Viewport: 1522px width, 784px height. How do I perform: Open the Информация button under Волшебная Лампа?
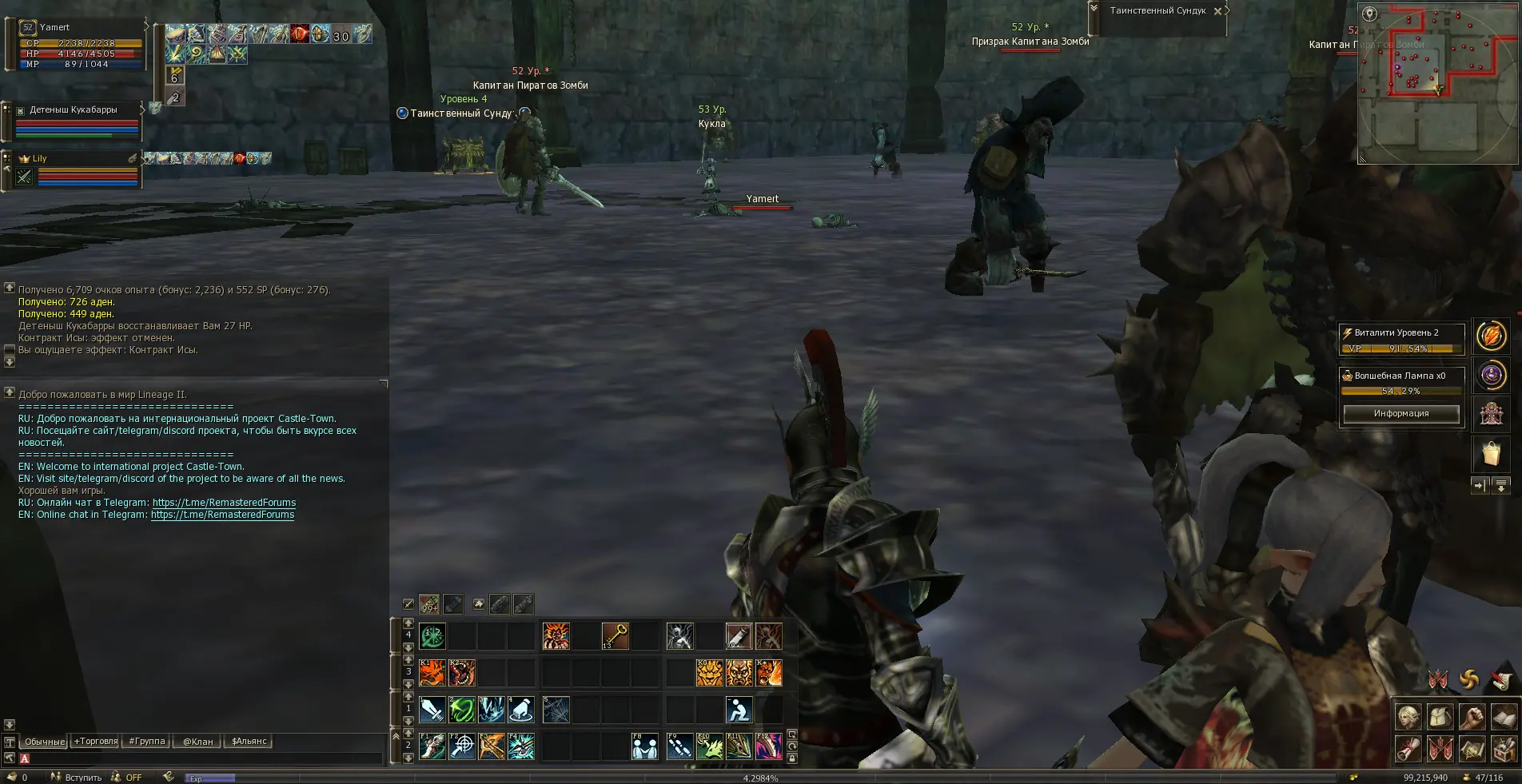coord(1400,413)
